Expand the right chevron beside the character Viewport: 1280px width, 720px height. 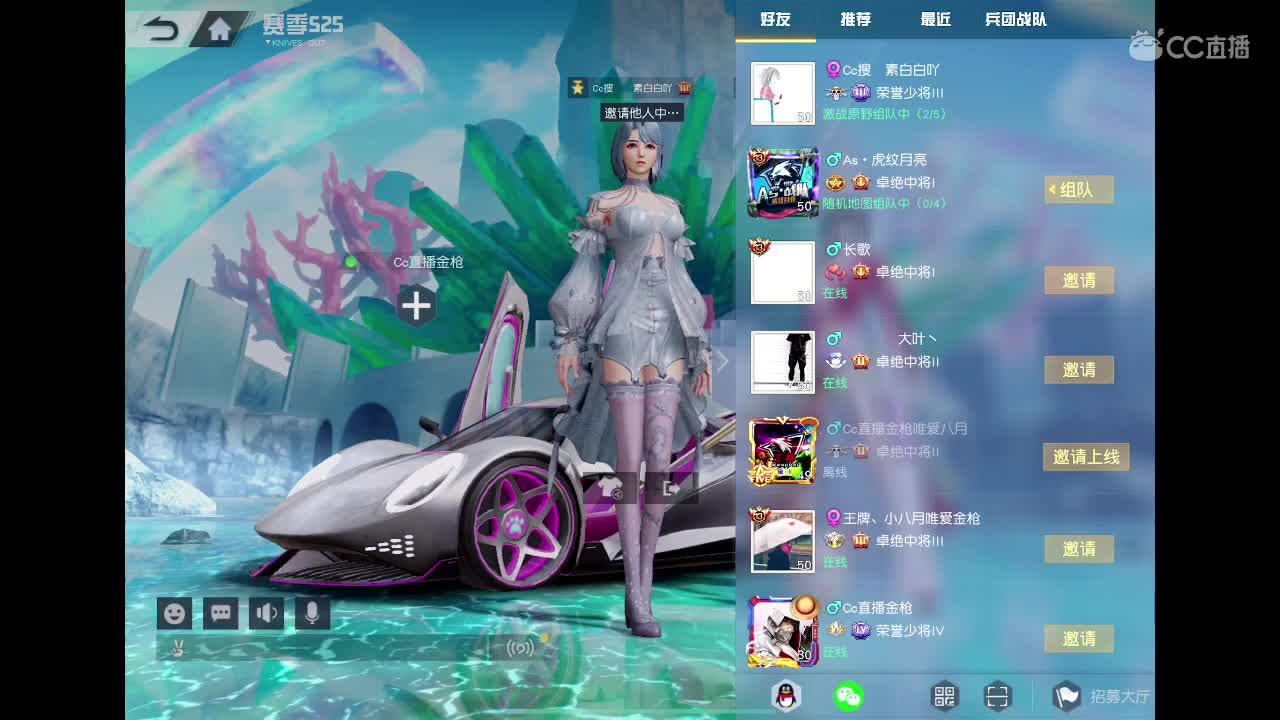pyautogui.click(x=722, y=361)
